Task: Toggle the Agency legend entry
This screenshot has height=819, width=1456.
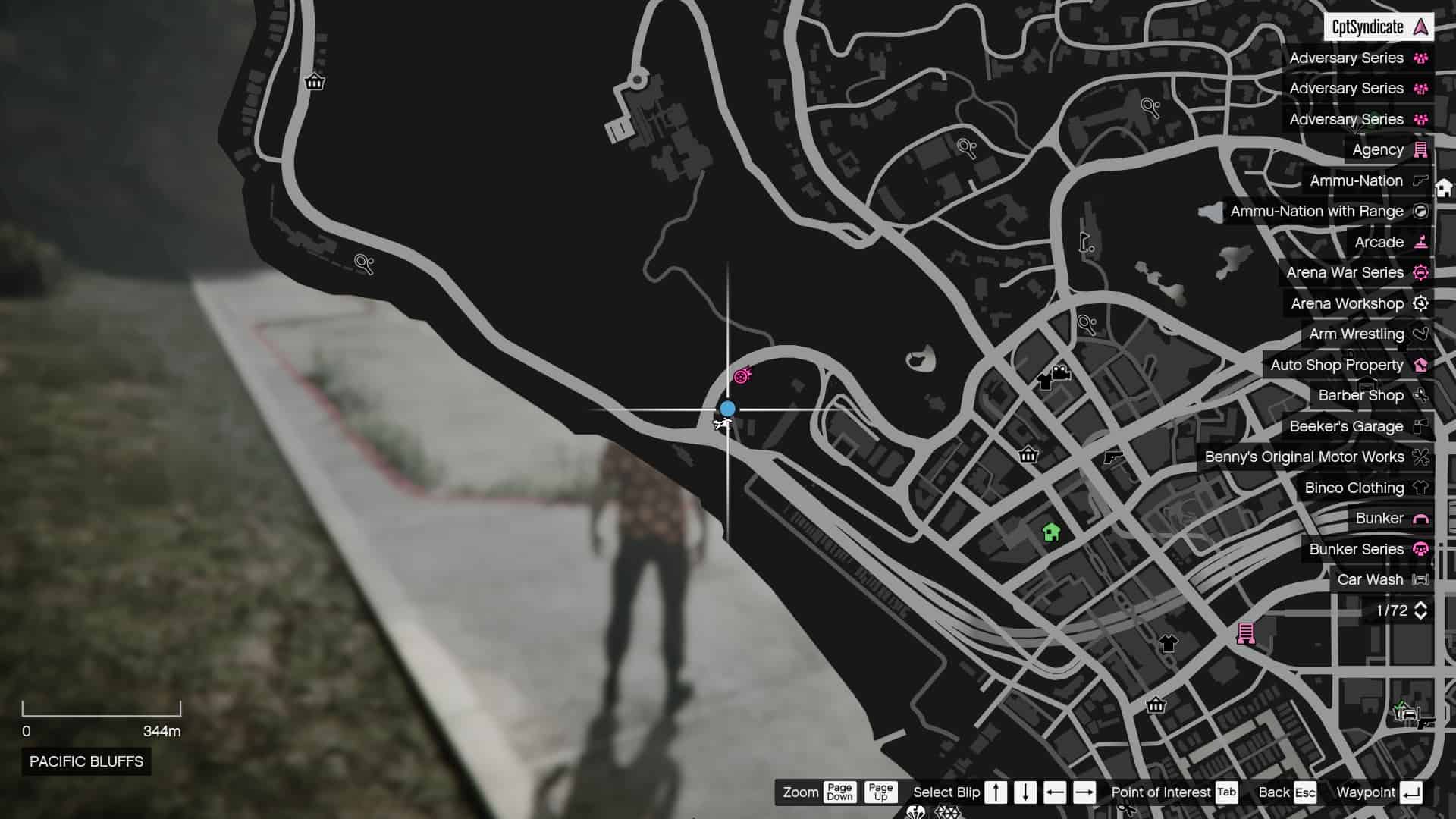Action: (x=1378, y=149)
